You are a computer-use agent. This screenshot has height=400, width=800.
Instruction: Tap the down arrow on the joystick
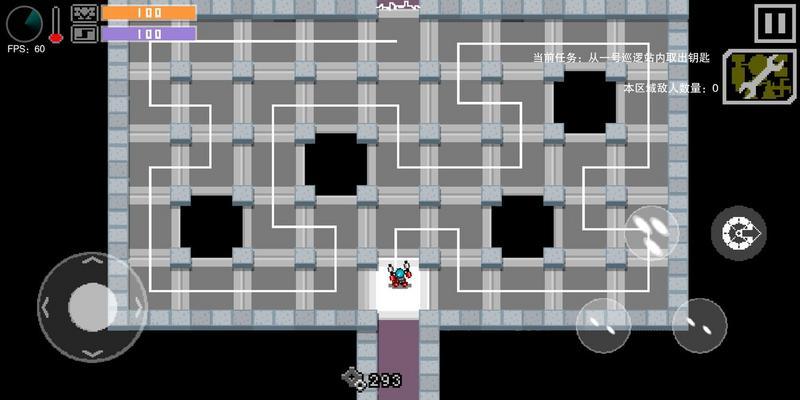[92, 352]
